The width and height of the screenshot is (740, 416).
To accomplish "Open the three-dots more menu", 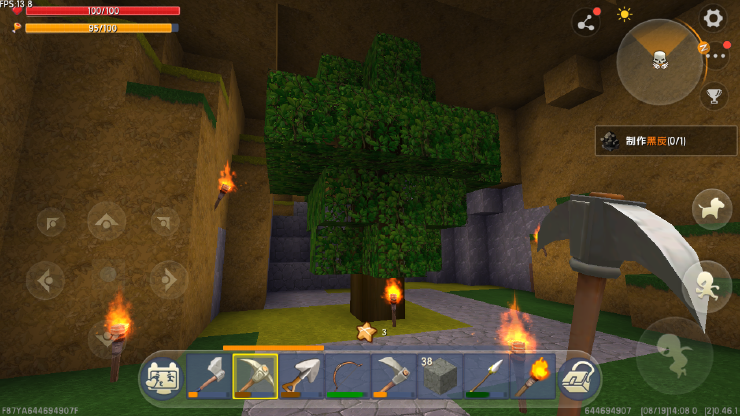I will [716, 56].
